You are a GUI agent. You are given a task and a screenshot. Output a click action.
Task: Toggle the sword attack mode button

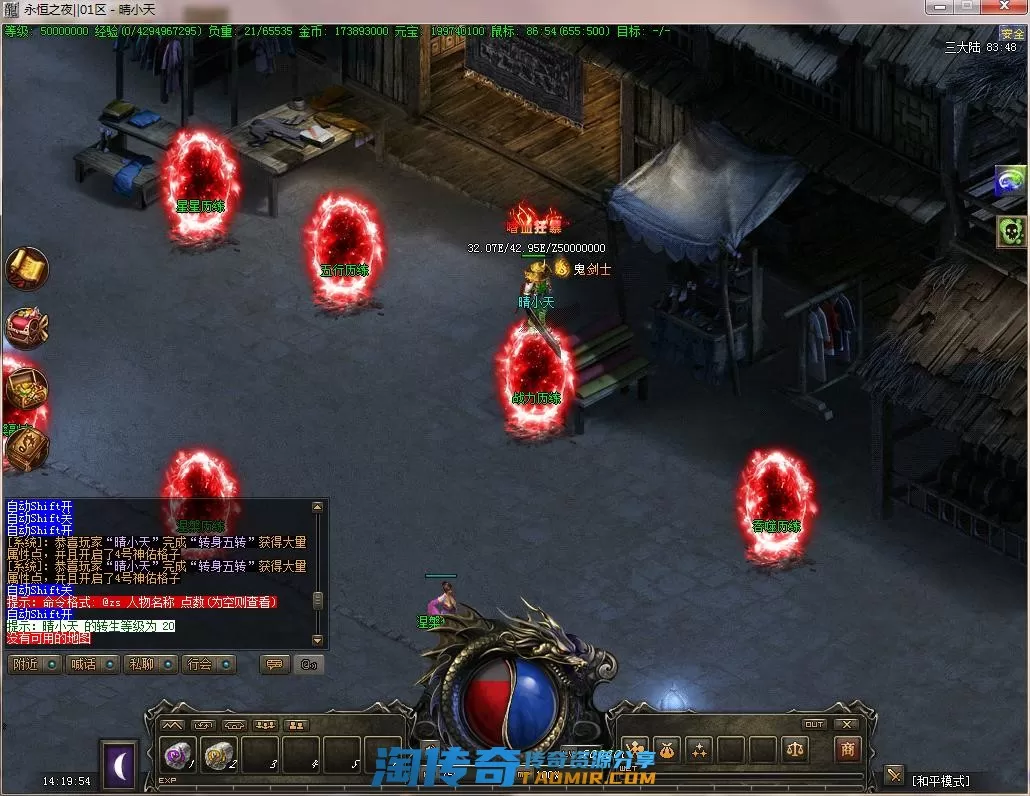(x=893, y=775)
